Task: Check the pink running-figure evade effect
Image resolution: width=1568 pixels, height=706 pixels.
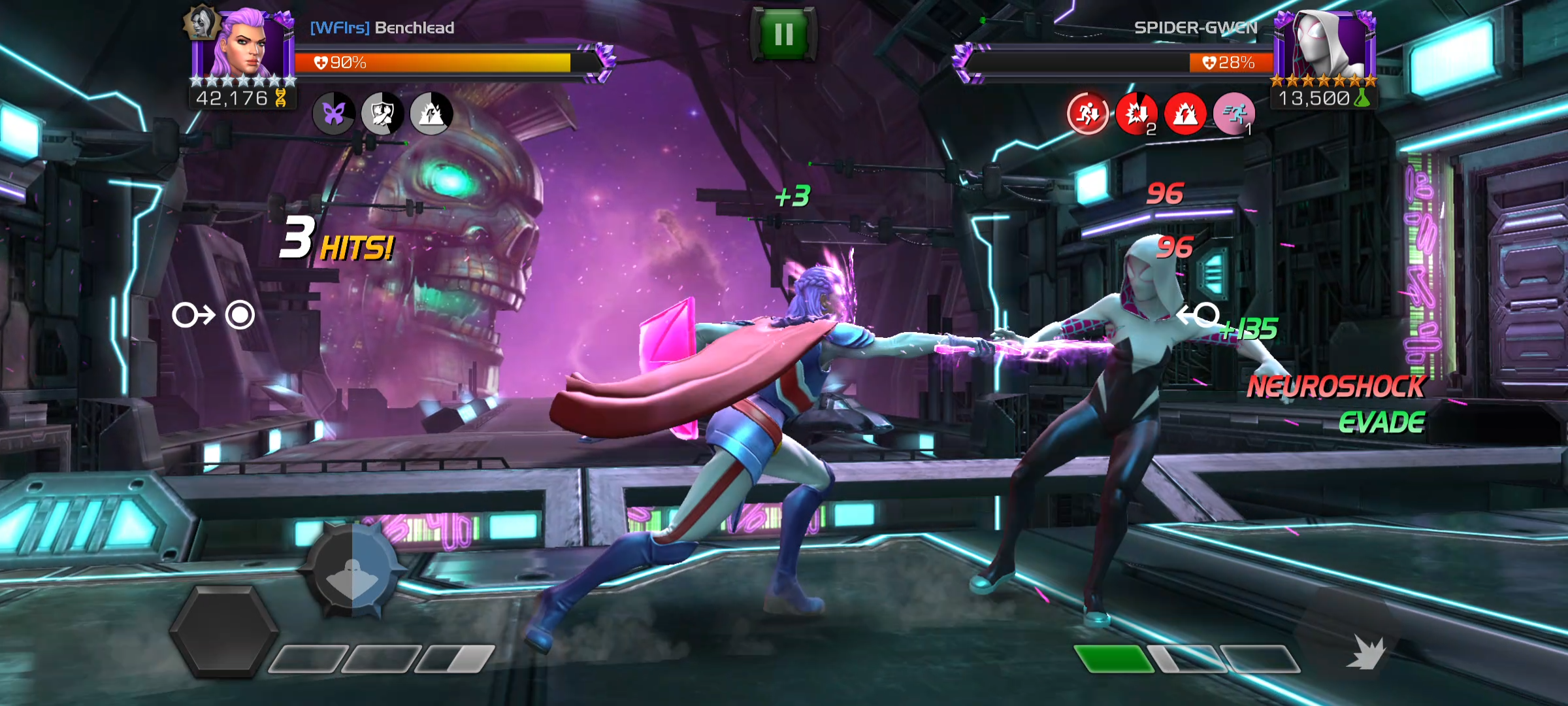Action: [1233, 114]
